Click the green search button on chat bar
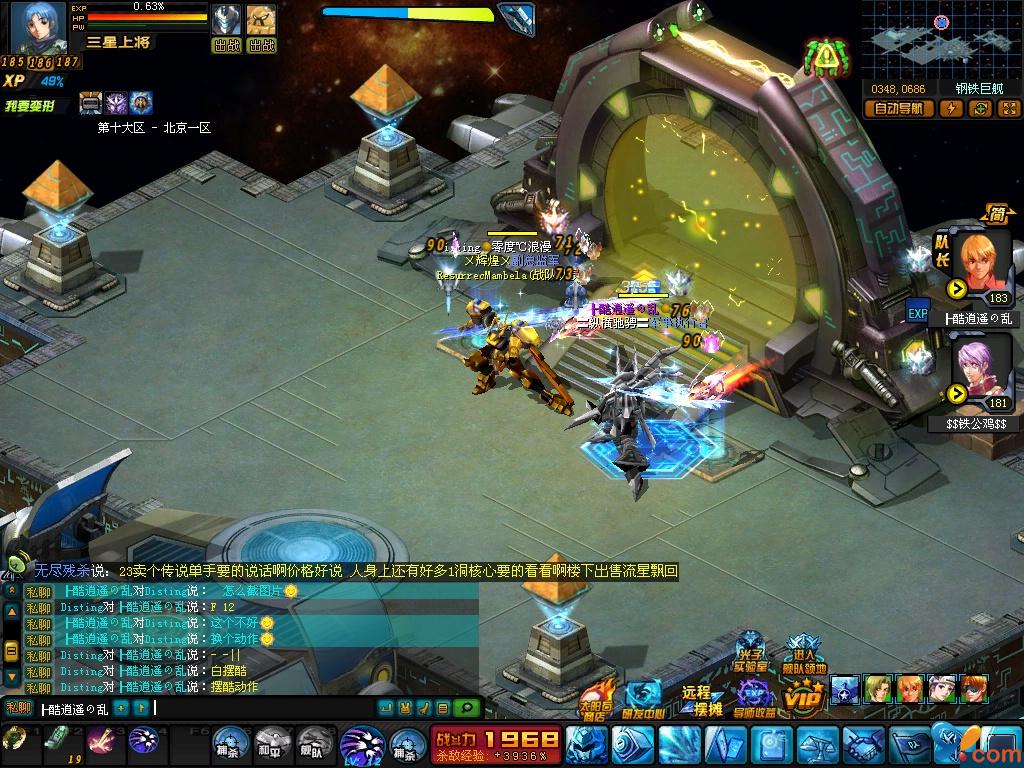 pyautogui.click(x=466, y=708)
